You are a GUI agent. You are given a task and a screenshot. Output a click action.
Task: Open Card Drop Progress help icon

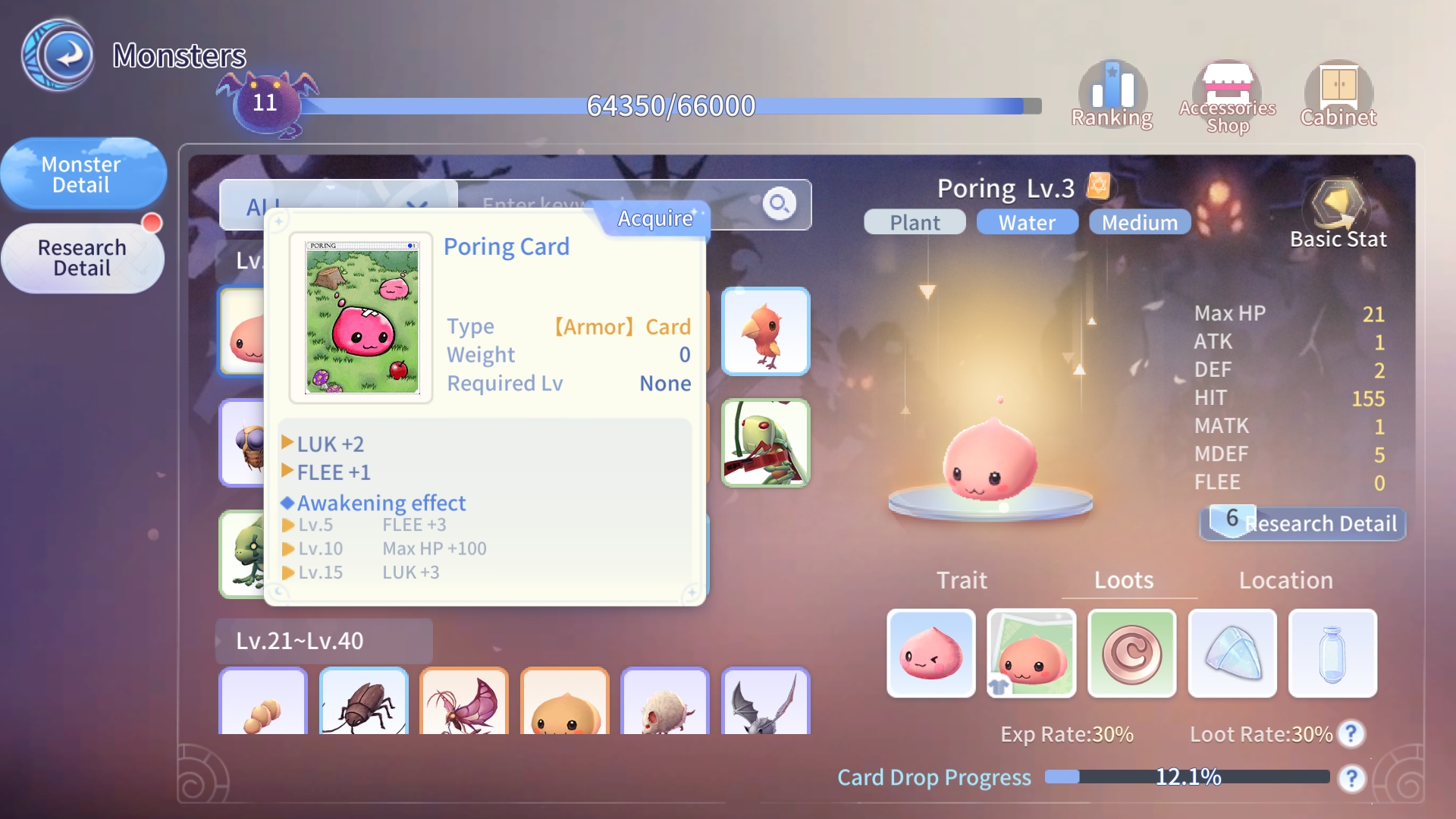[x=1351, y=778]
